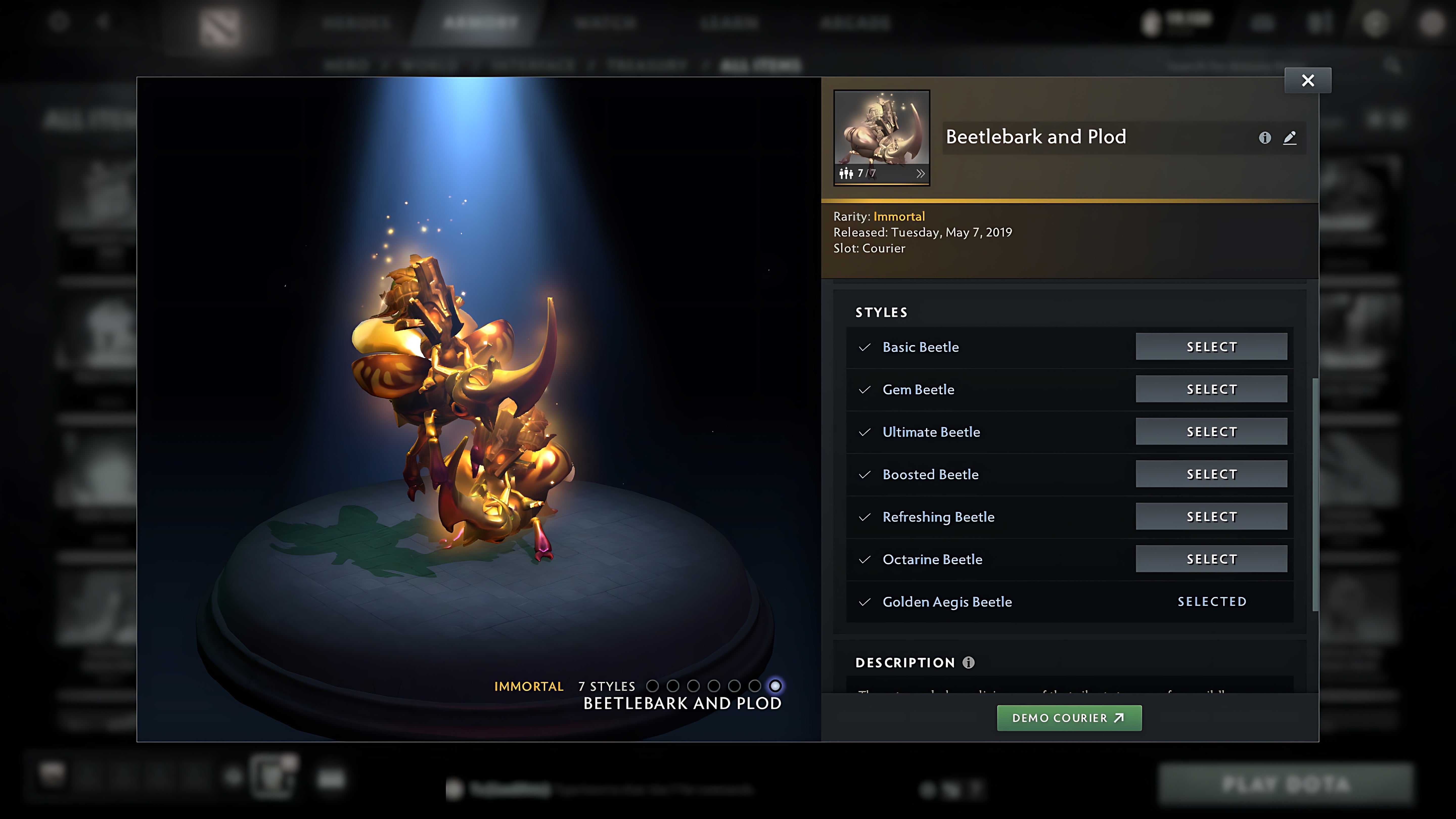Click the info icon beside Beetlebark and Plod

click(1265, 138)
